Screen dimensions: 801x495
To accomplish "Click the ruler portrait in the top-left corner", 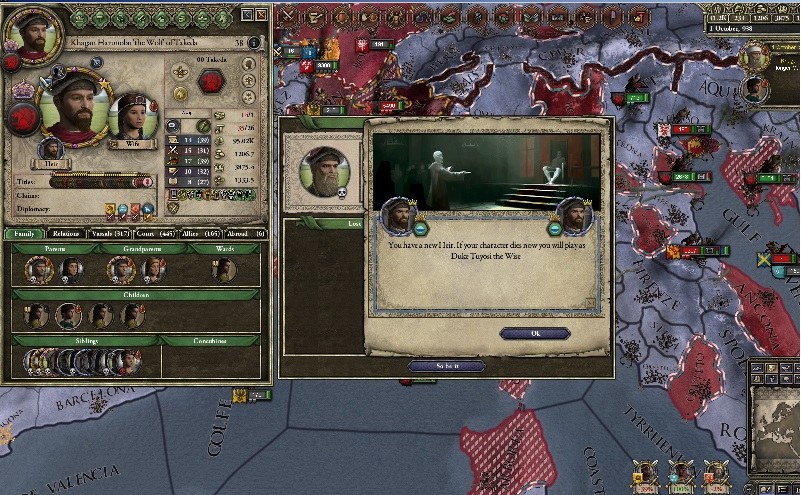I will click(x=26, y=32).
